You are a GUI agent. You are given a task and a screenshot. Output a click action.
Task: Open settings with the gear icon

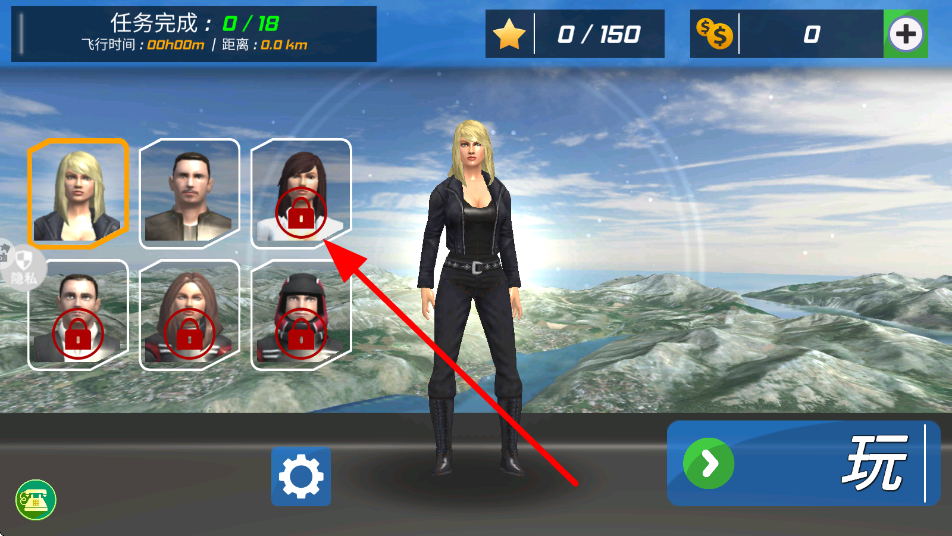[301, 476]
